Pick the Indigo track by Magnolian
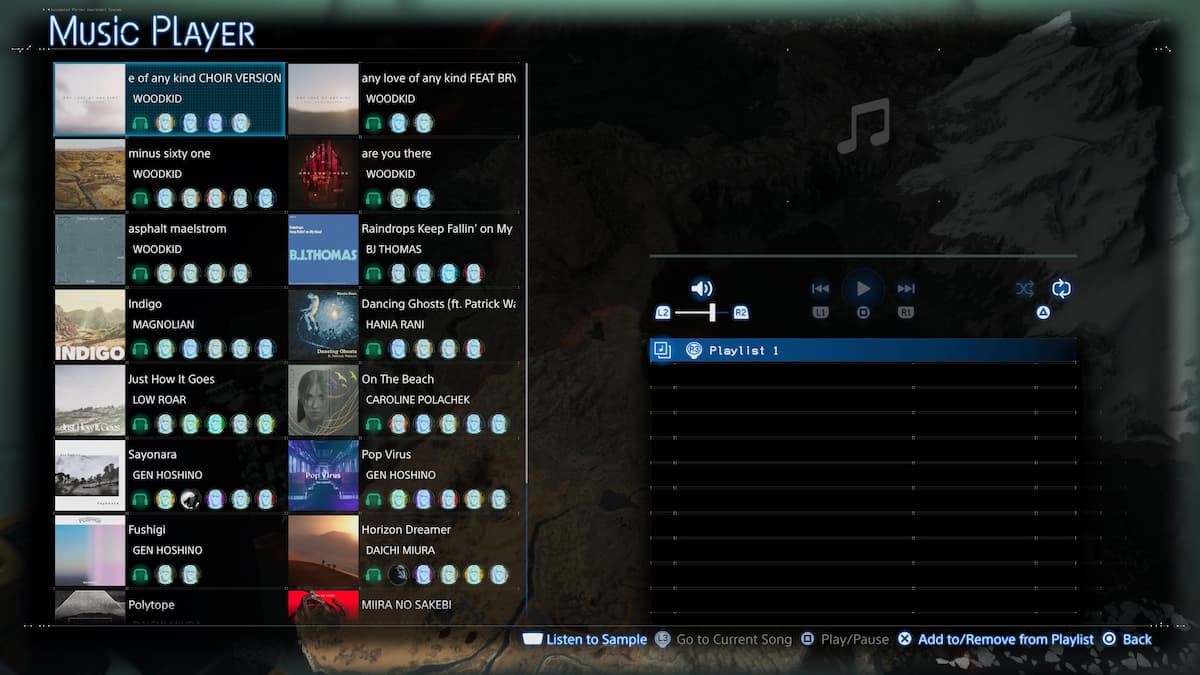 coord(170,324)
